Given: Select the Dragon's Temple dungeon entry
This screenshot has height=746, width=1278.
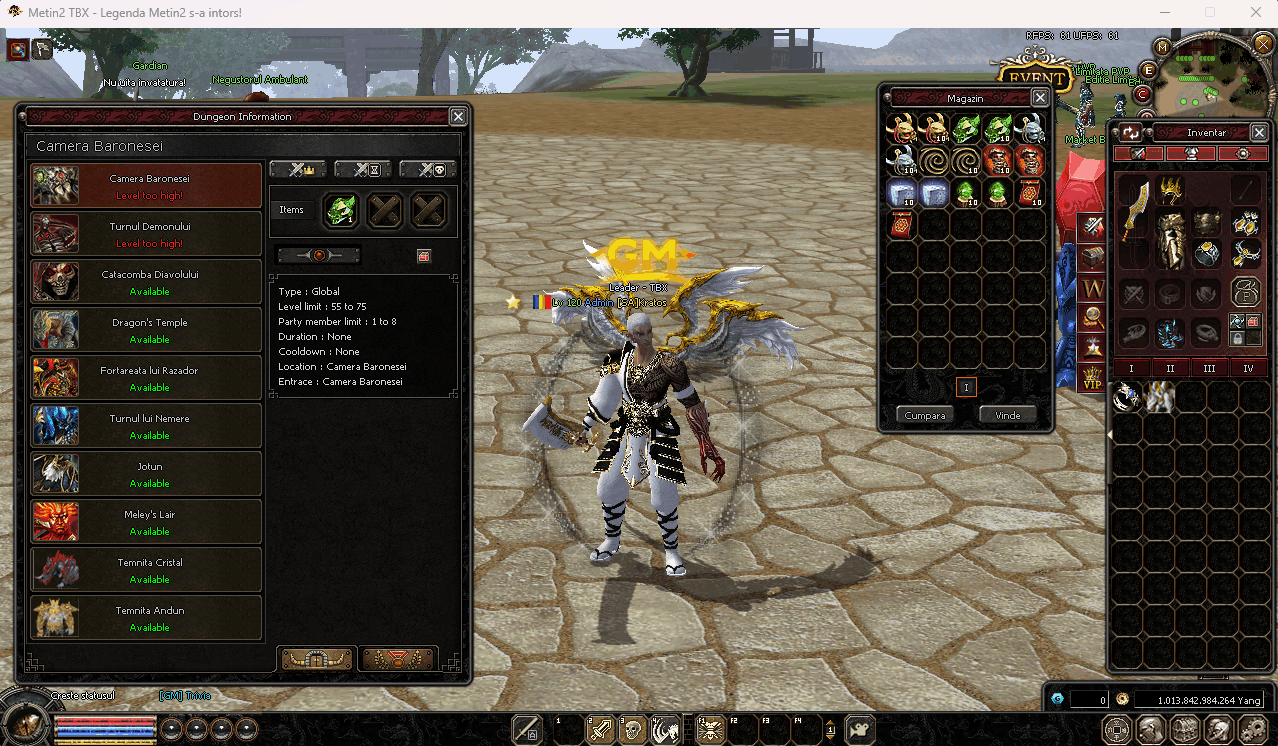Looking at the screenshot, I should tap(147, 330).
